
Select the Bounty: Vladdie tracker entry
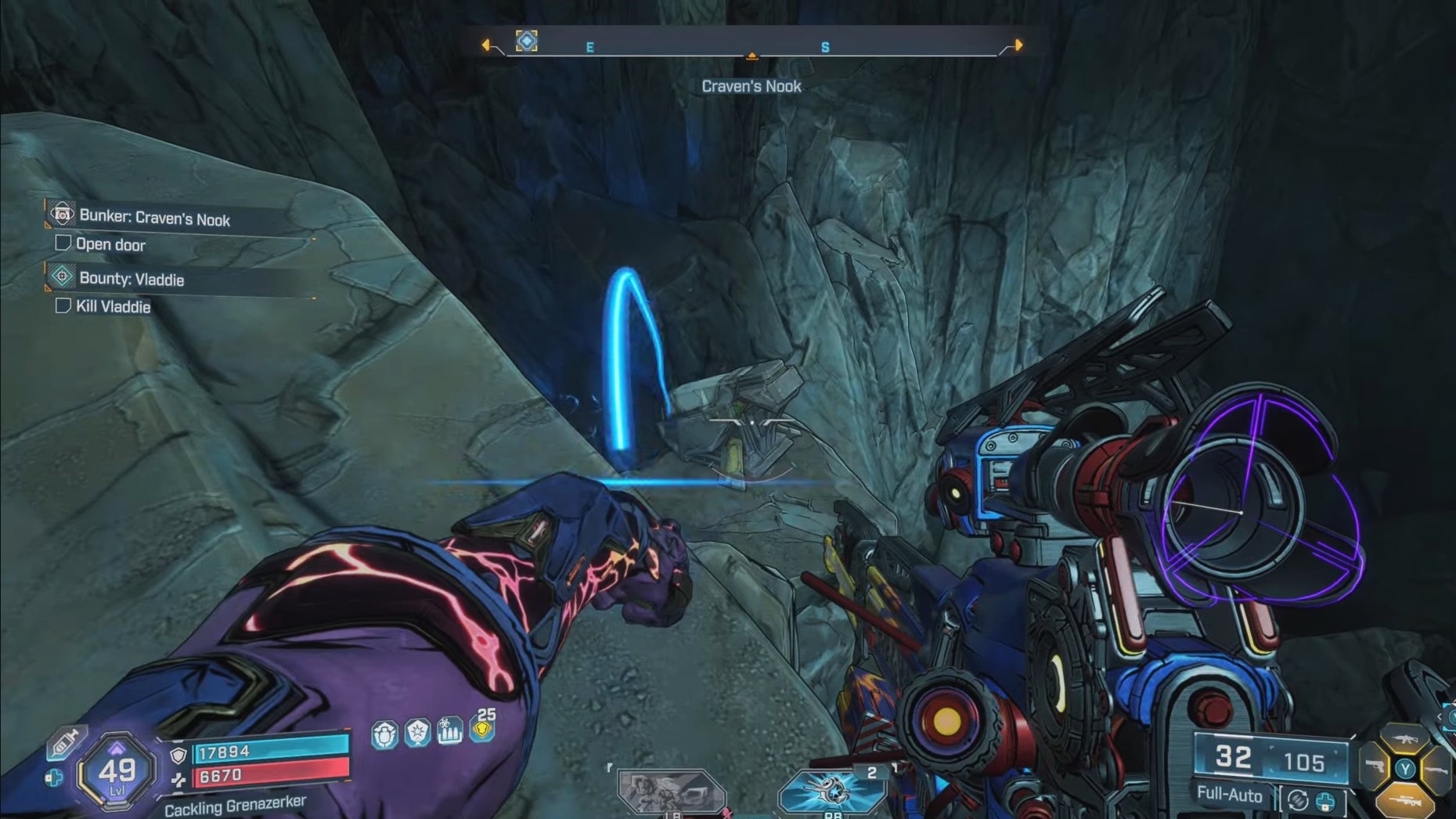131,279
